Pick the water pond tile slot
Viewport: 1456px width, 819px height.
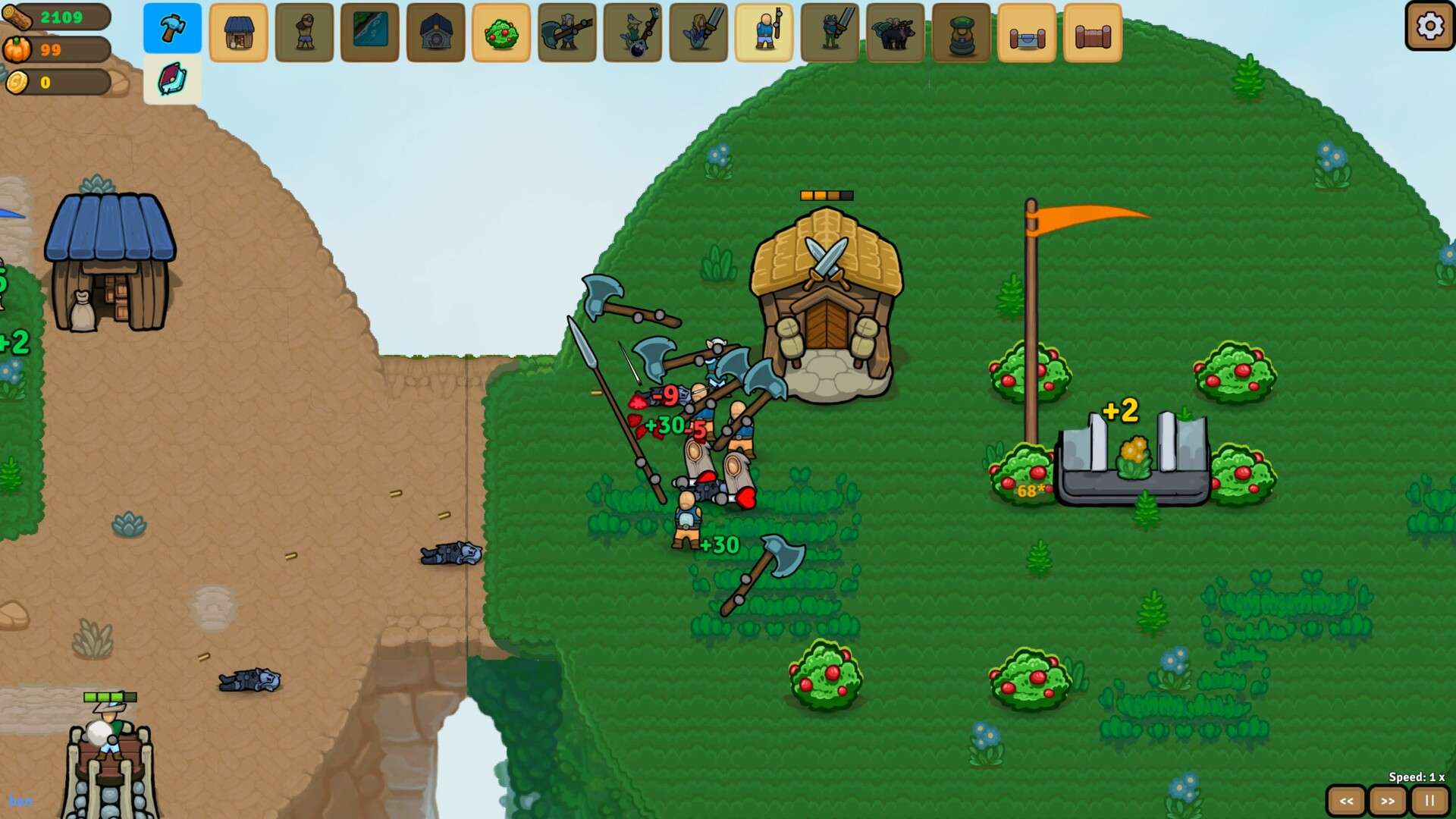click(x=370, y=33)
